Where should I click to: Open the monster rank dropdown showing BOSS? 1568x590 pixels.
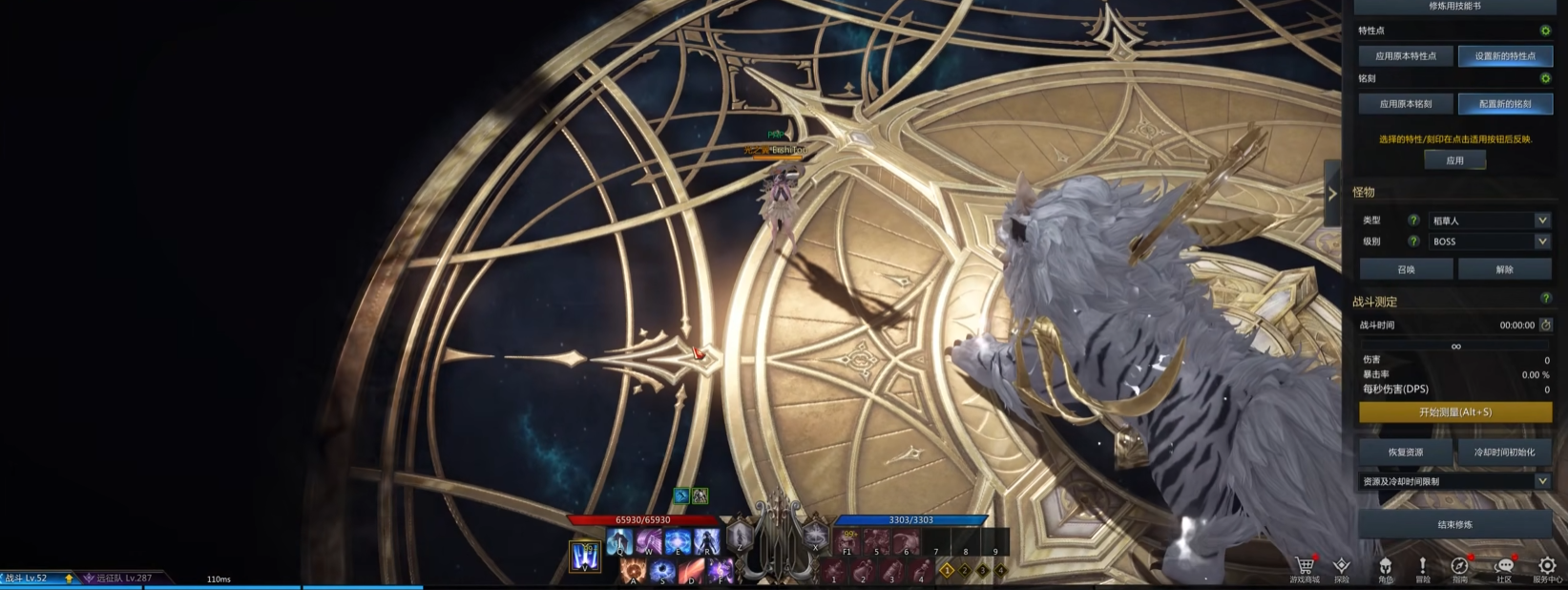[1489, 242]
